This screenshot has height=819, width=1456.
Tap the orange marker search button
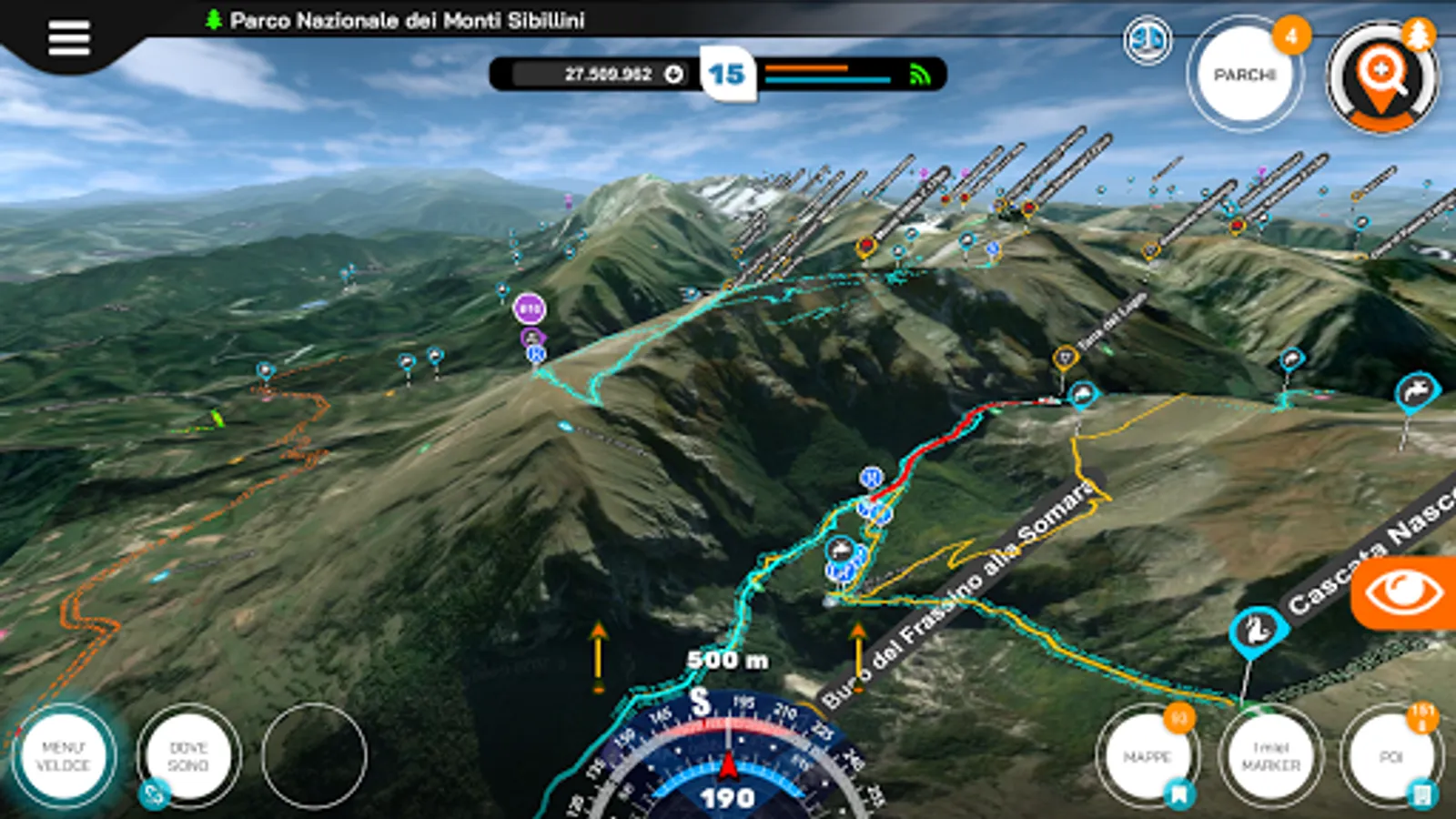pos(1381,76)
